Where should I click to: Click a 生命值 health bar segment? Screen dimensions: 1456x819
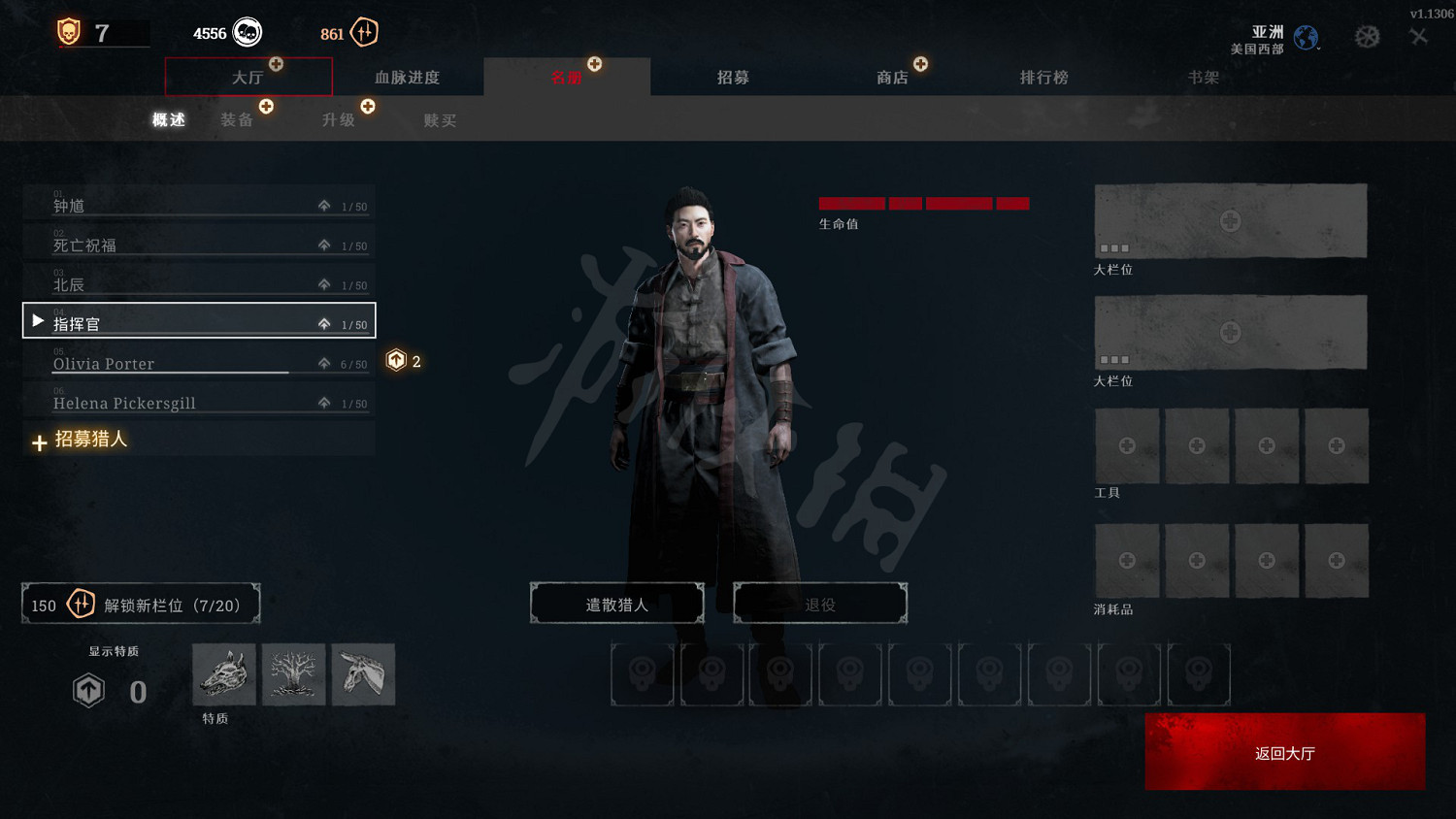[851, 204]
